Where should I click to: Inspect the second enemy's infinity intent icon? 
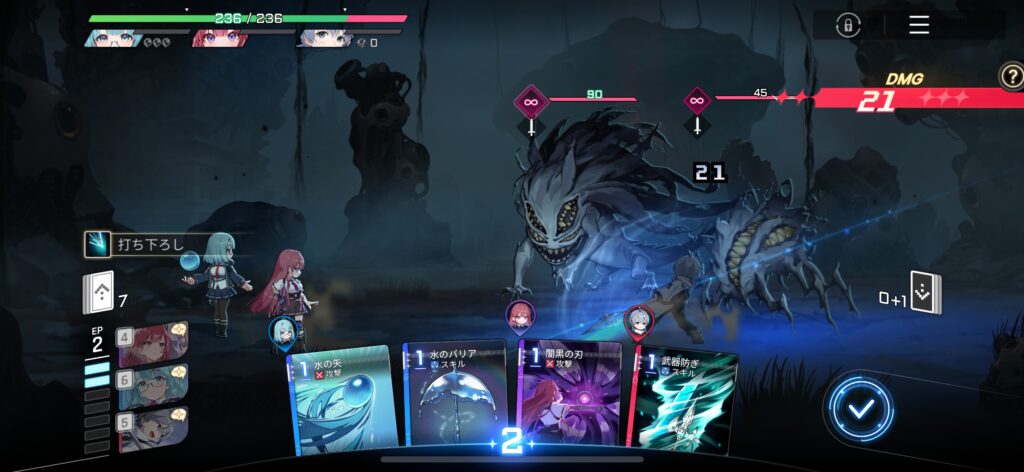point(697,102)
